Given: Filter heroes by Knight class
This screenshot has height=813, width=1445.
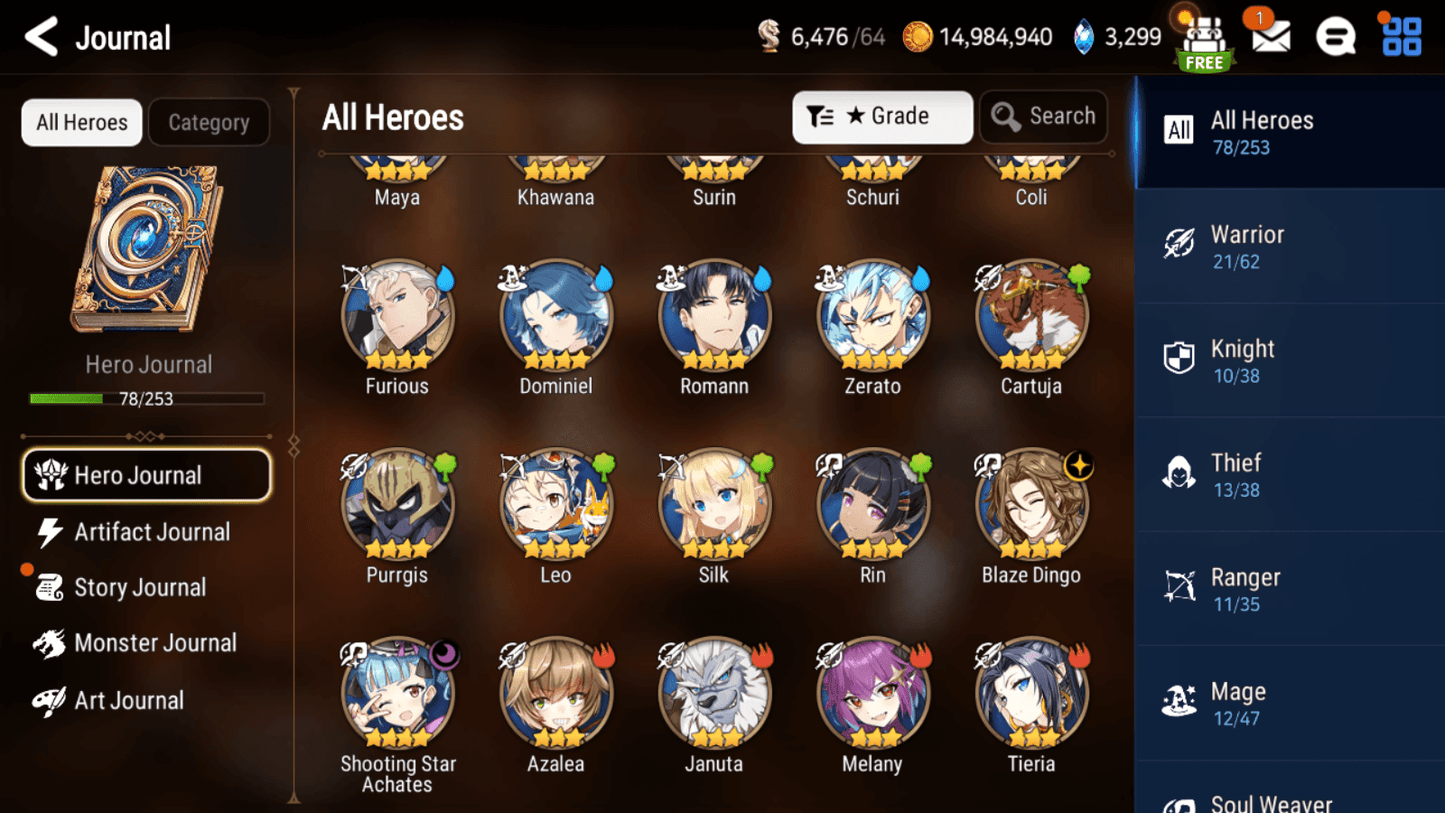Looking at the screenshot, I should pyautogui.click(x=1290, y=360).
